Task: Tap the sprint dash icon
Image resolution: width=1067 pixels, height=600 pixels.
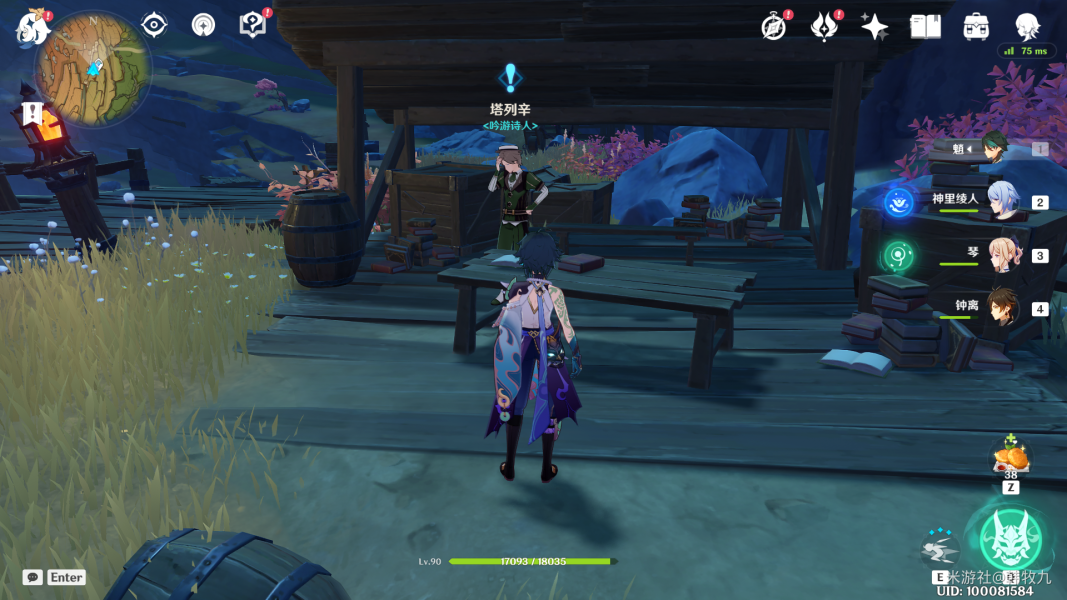Action: (939, 549)
